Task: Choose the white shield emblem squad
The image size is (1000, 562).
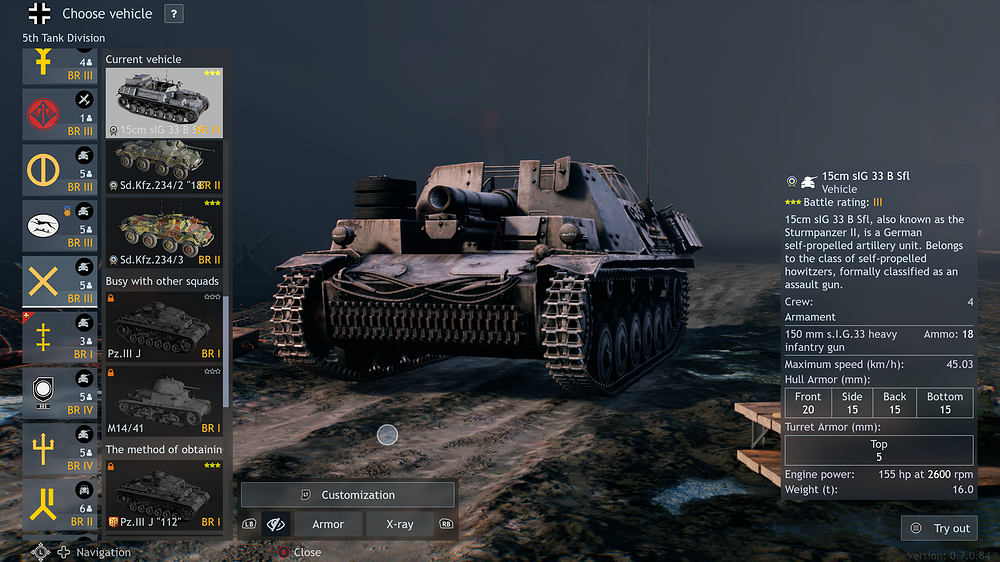Action: pyautogui.click(x=60, y=393)
